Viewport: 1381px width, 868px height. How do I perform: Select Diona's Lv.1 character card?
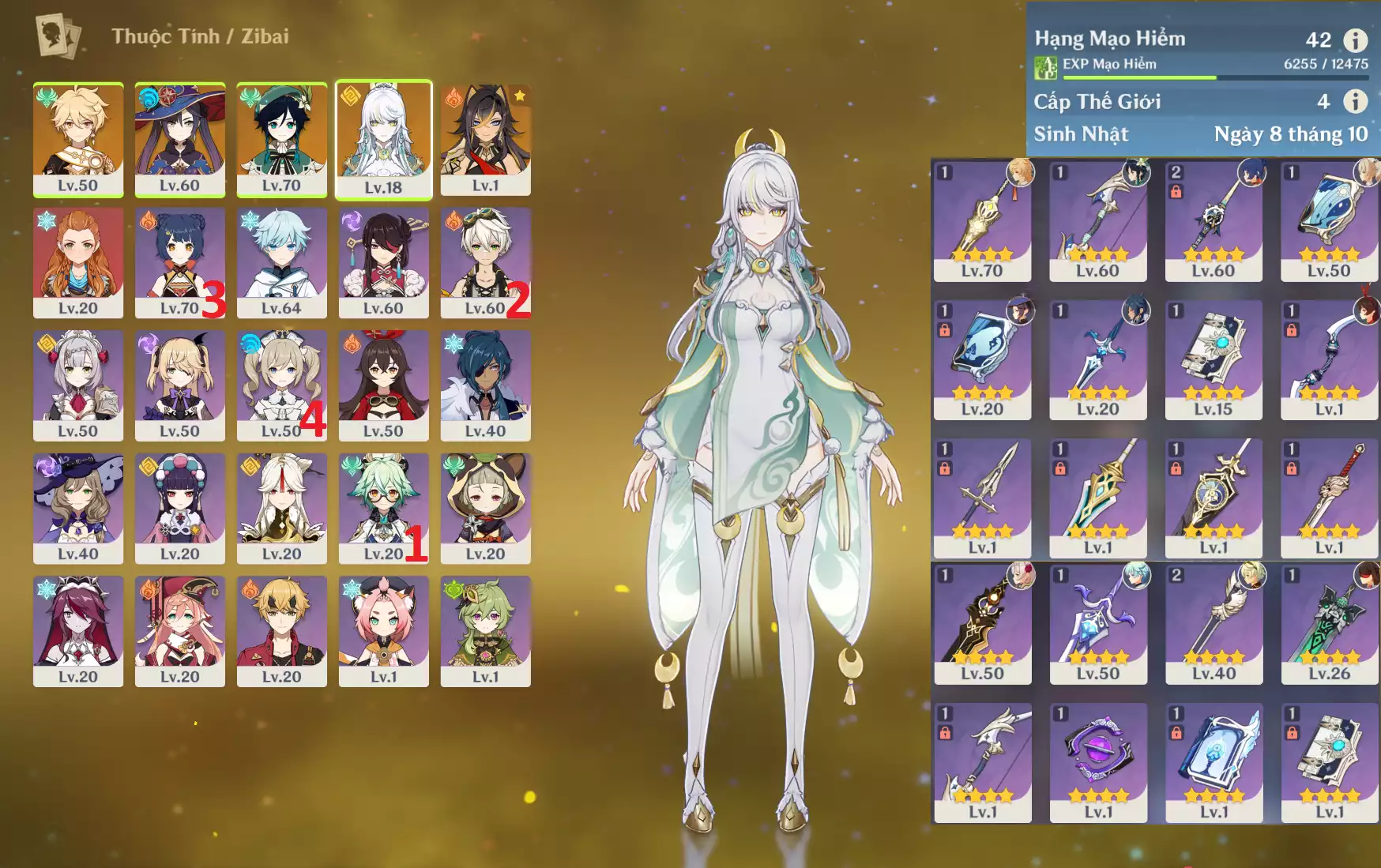tap(384, 630)
